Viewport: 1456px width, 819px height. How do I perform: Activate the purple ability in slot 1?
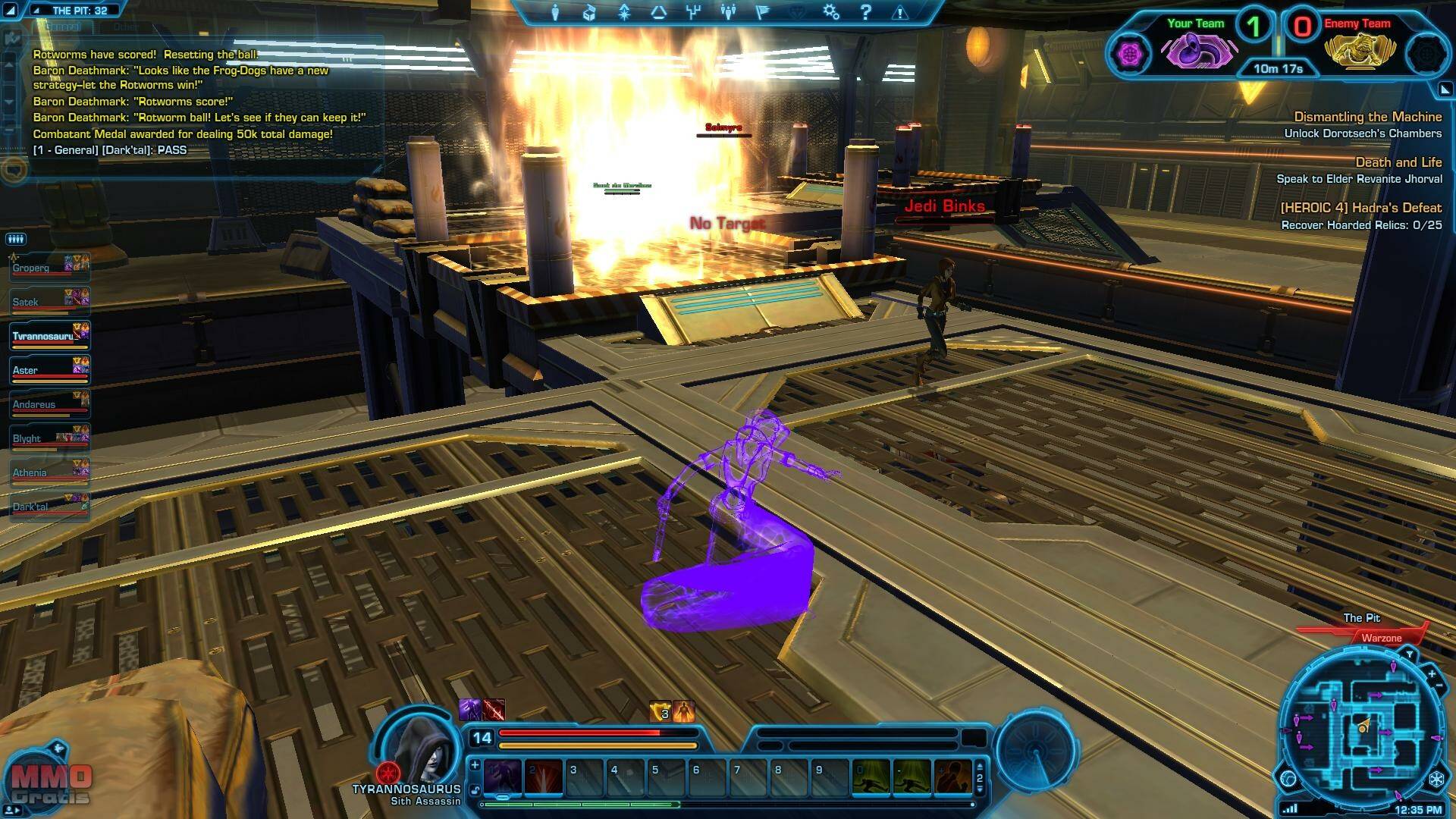[503, 777]
